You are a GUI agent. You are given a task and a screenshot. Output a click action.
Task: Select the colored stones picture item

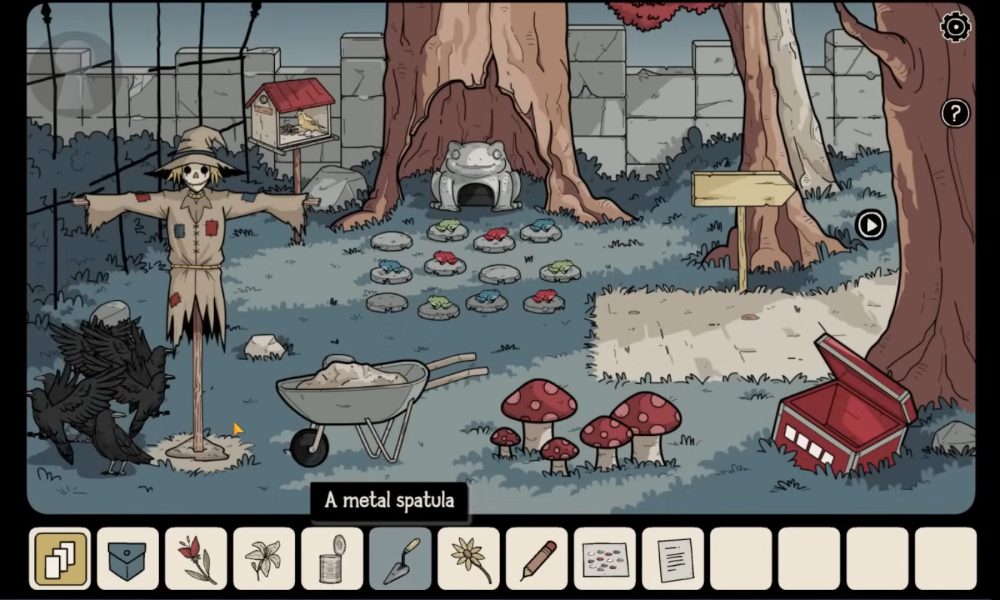point(604,558)
